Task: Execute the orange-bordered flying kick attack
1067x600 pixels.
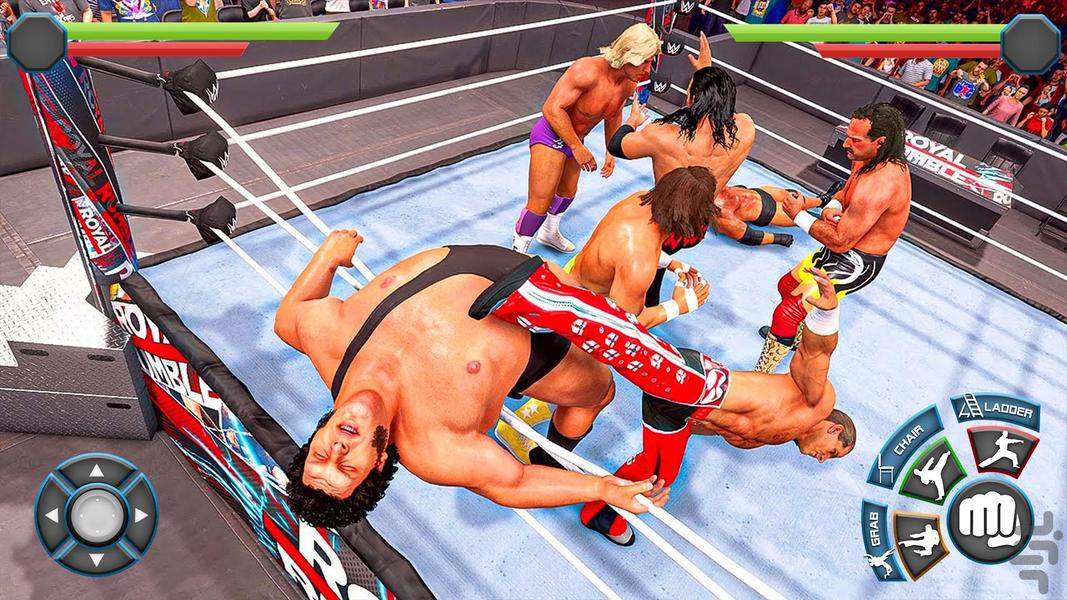Action: pyautogui.click(x=920, y=544)
